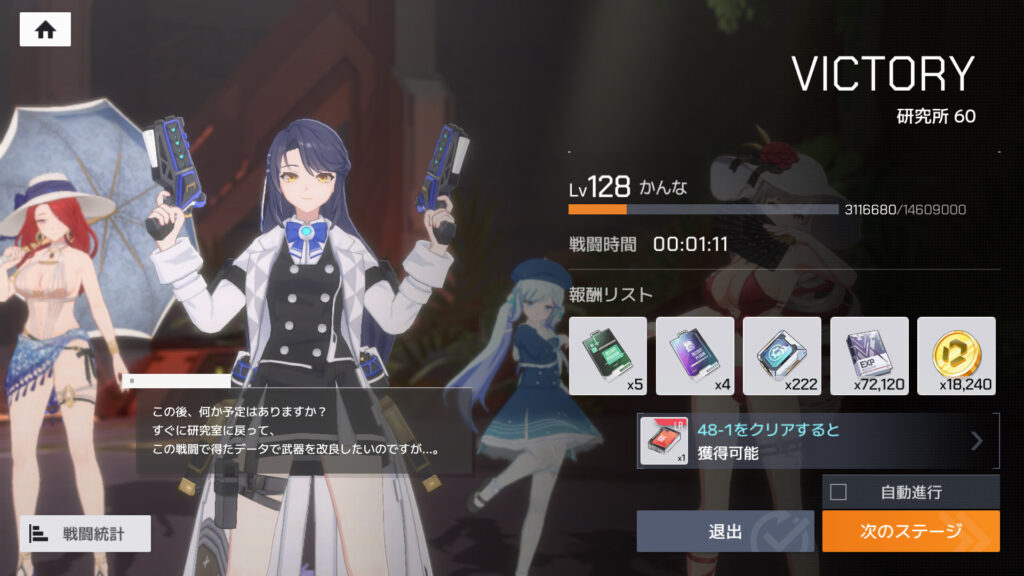Inspect the gold coin reward x18,240
This screenshot has width=1024, height=576.
(x=956, y=355)
